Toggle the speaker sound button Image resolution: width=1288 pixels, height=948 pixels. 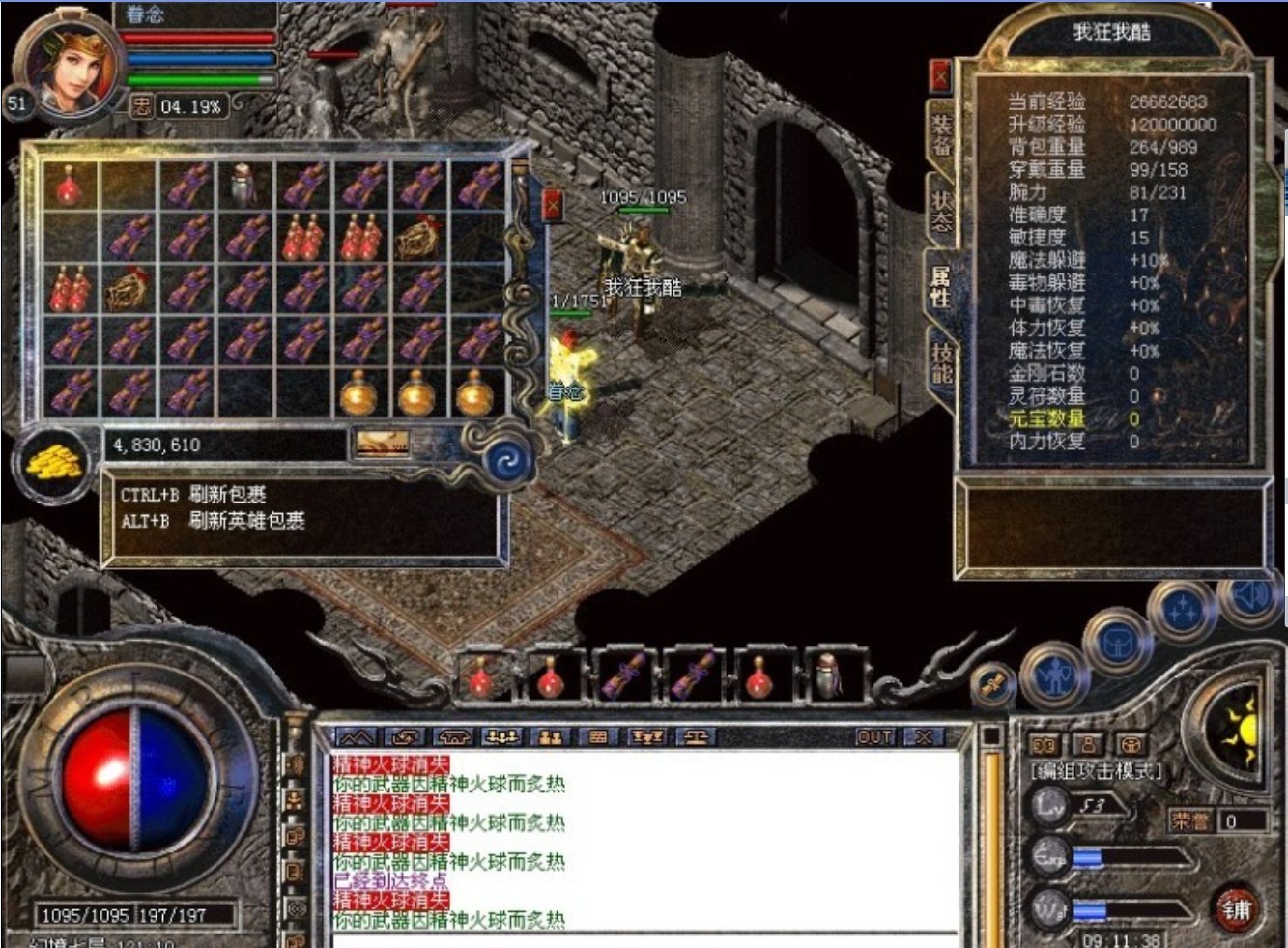pos(1251,594)
